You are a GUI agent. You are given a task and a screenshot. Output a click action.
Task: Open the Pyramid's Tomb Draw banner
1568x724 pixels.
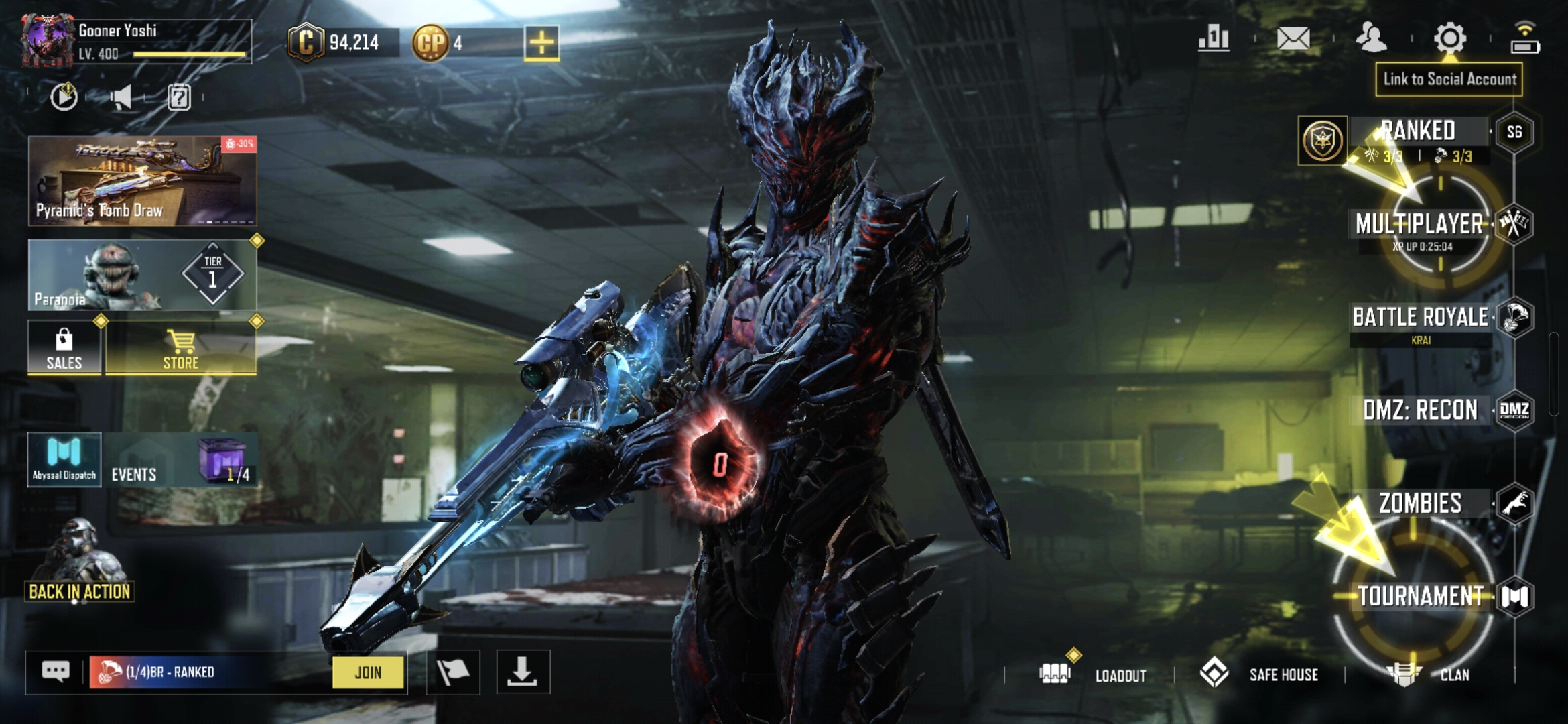click(142, 180)
